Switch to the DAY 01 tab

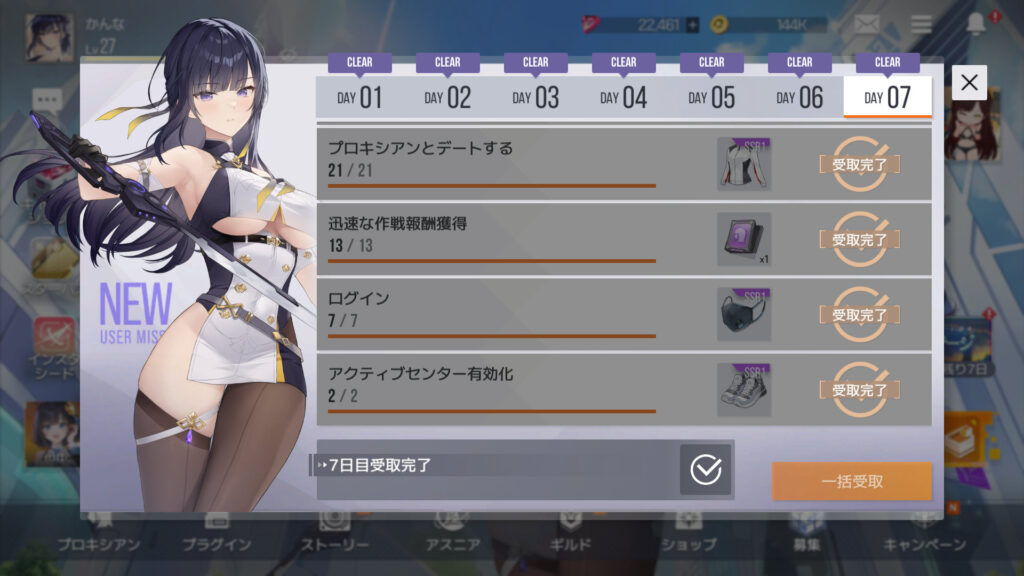click(x=359, y=97)
